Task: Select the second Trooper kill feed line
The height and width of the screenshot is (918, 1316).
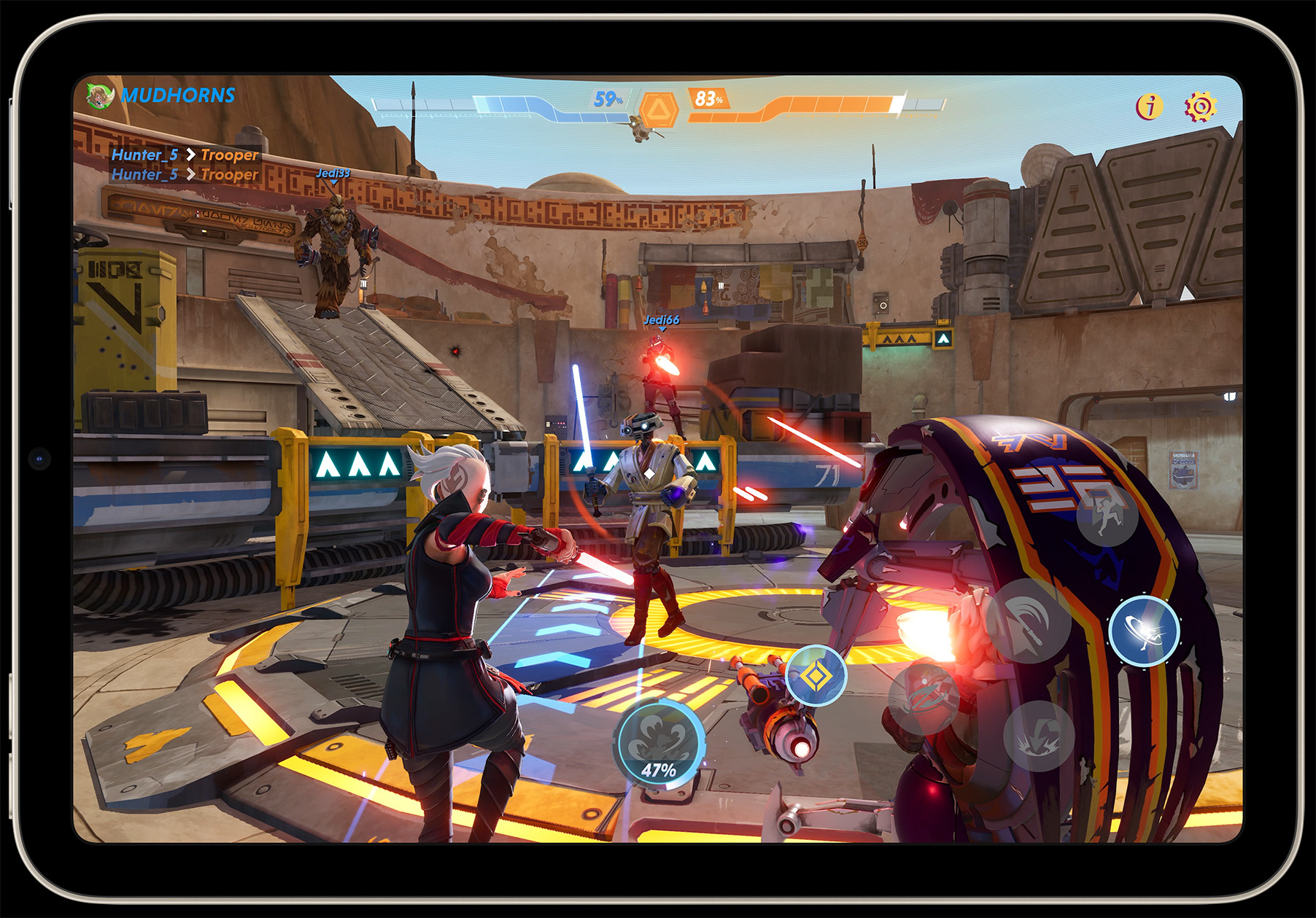Action: pyautogui.click(x=230, y=175)
